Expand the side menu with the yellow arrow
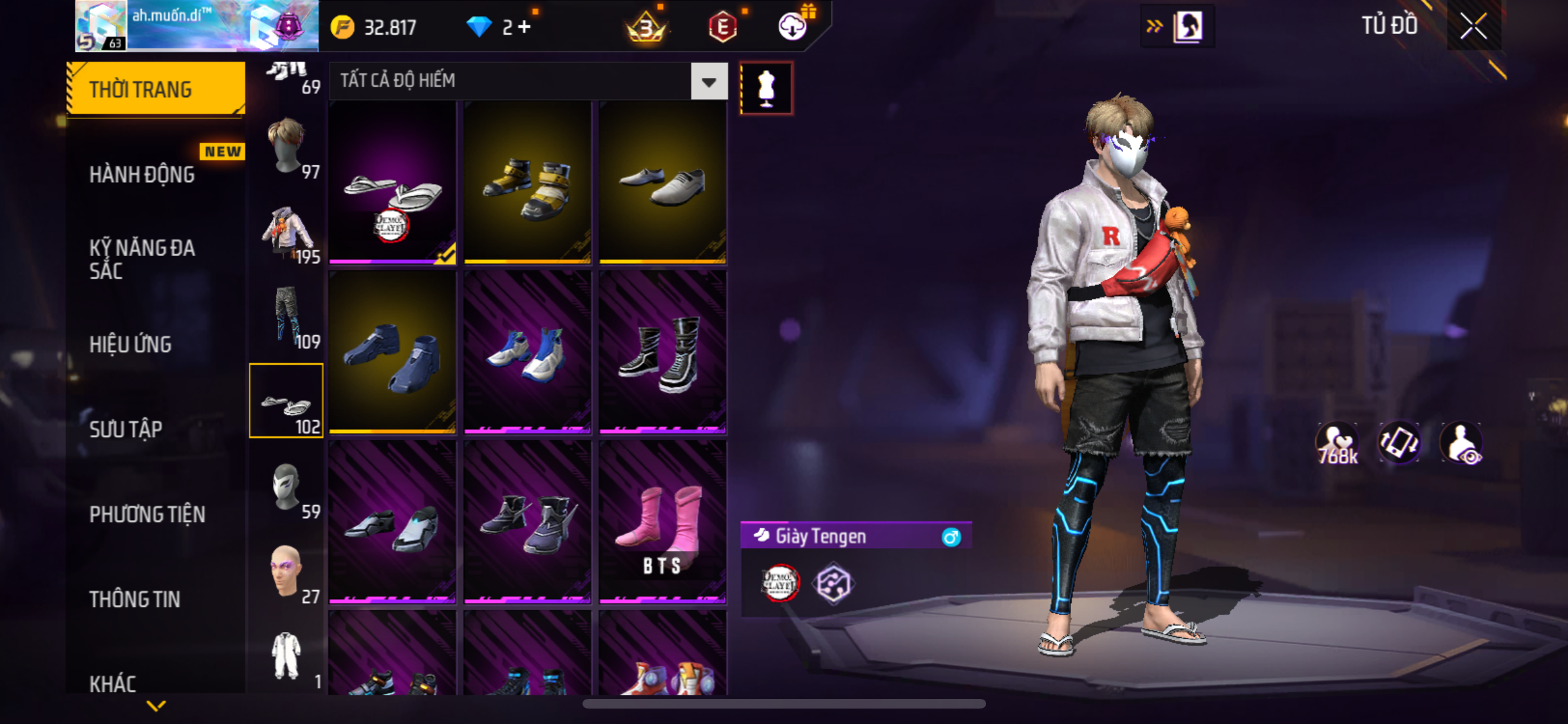This screenshot has height=724, width=1568. coord(156,706)
